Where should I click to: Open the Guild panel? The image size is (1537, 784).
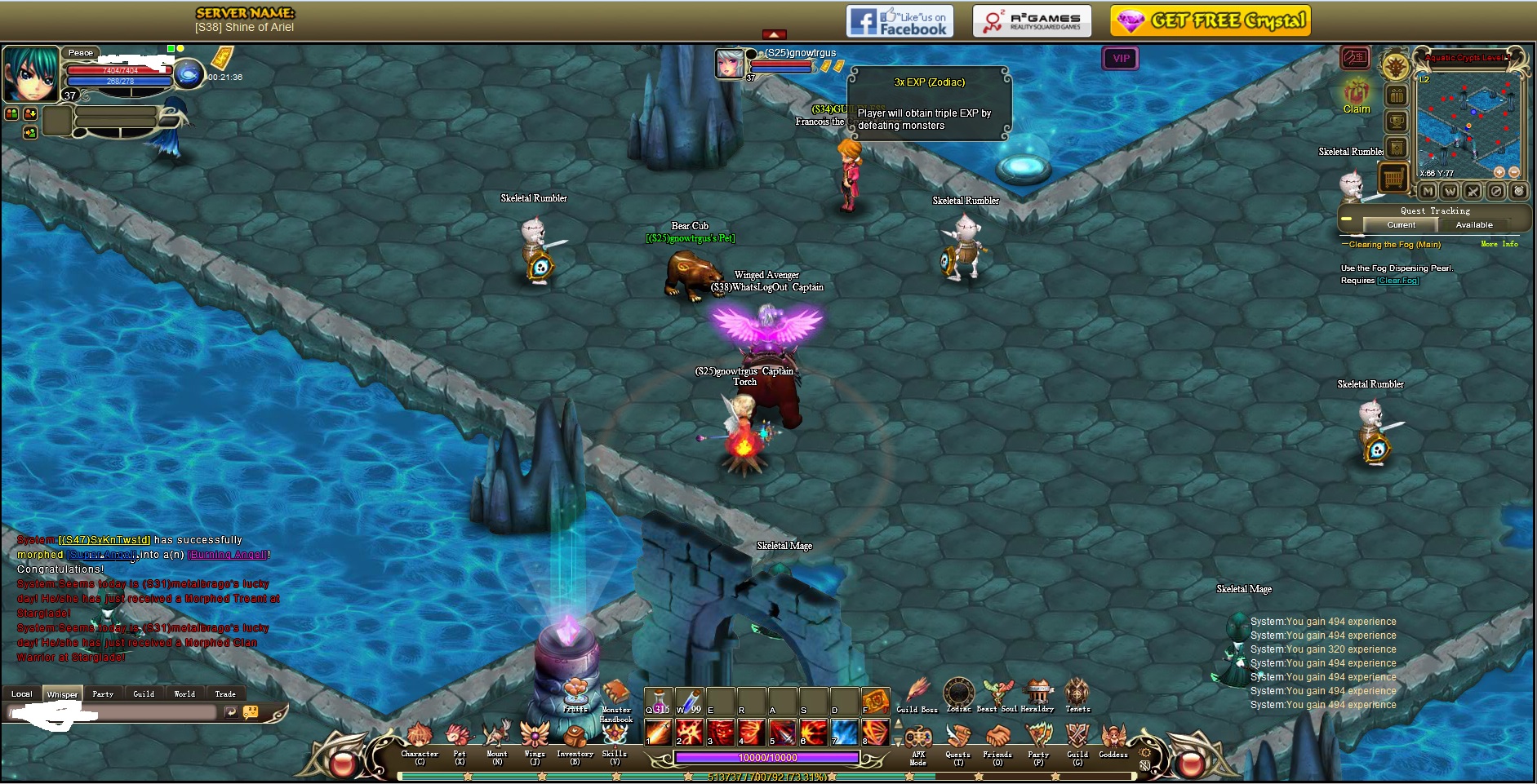[1077, 737]
